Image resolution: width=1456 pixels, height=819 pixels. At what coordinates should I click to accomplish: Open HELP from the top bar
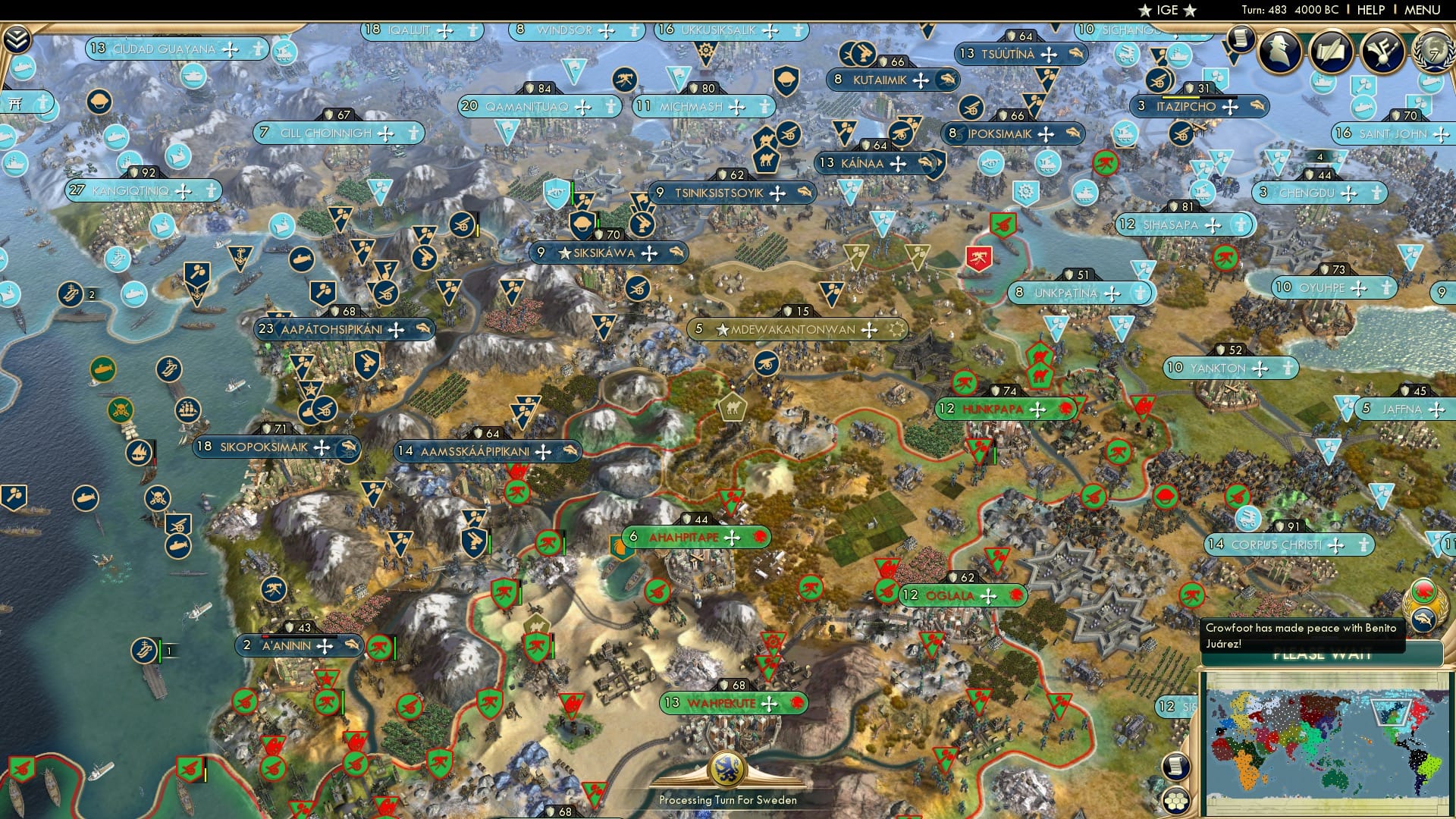(1370, 11)
